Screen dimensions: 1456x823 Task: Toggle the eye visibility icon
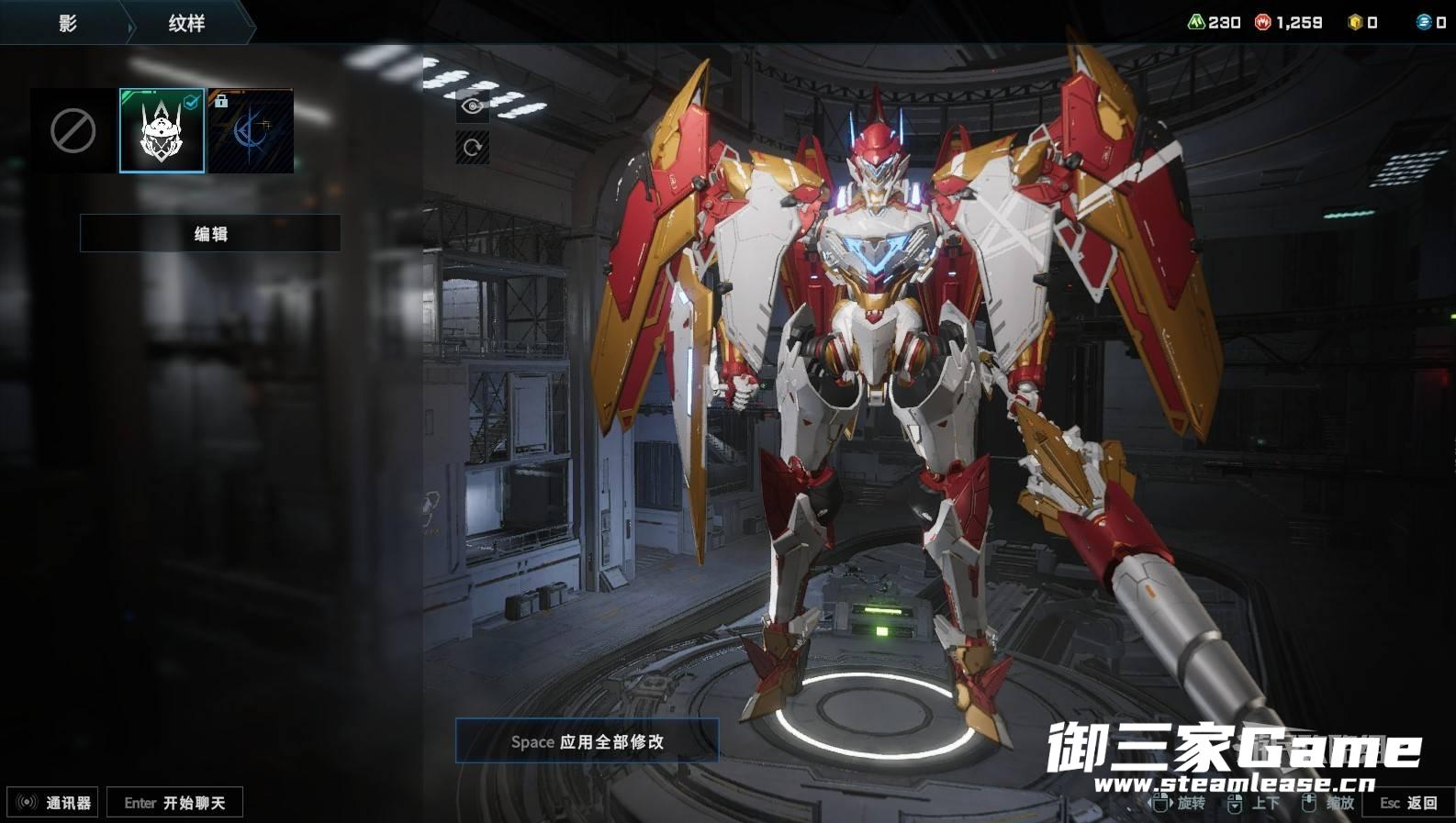pyautogui.click(x=473, y=106)
